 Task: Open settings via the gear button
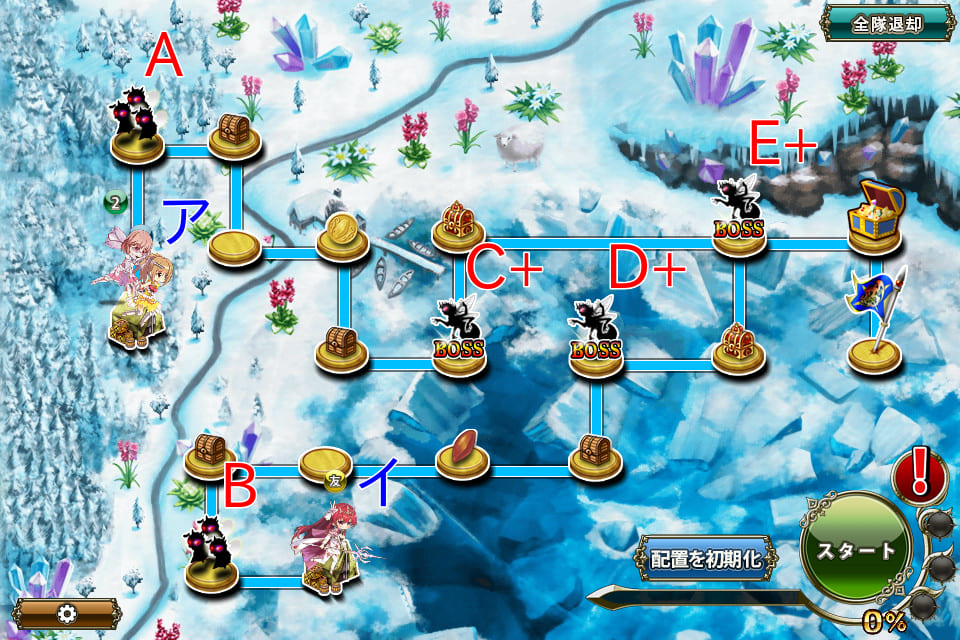(x=67, y=612)
